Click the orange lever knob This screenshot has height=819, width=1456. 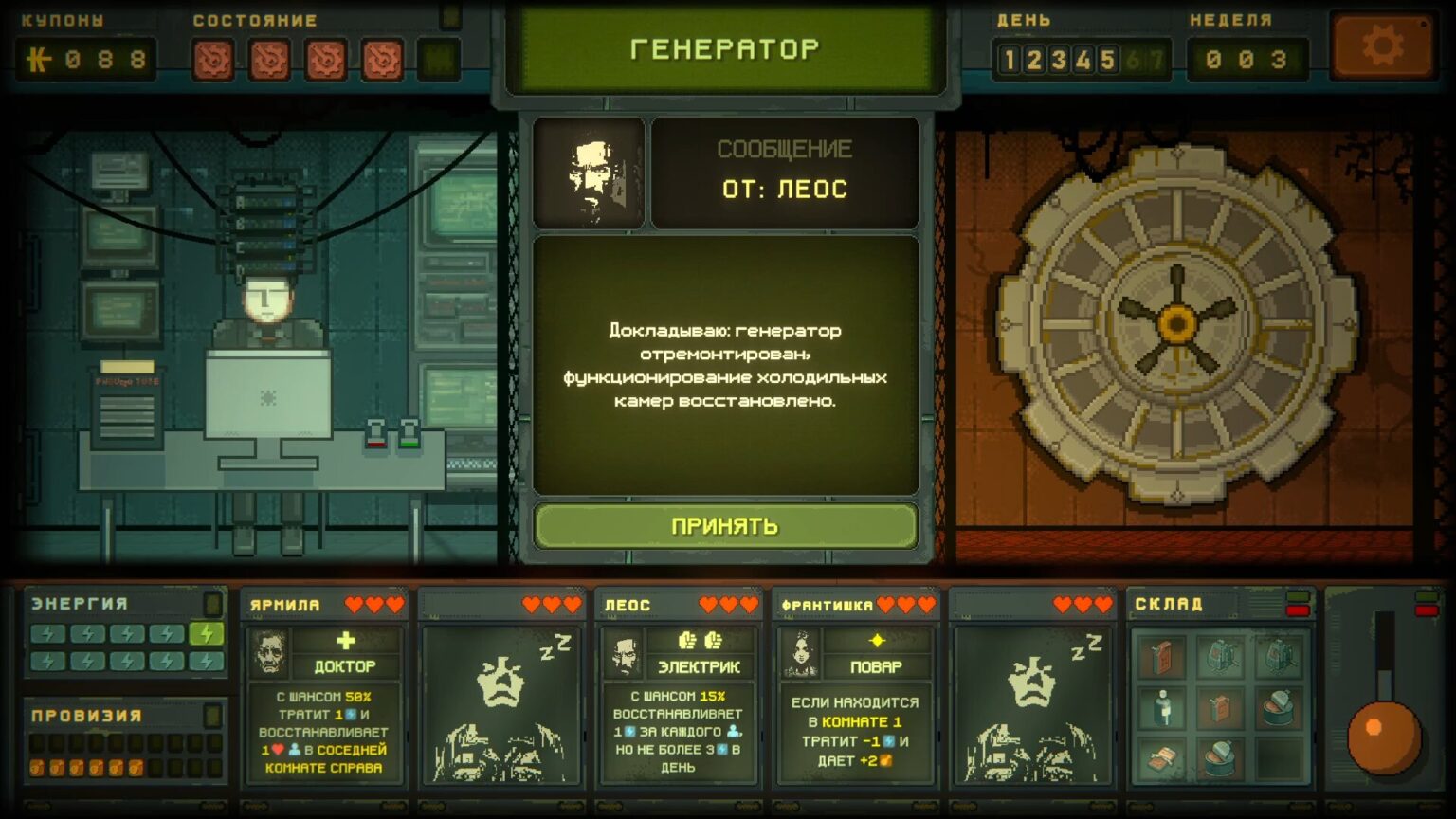(x=1383, y=736)
